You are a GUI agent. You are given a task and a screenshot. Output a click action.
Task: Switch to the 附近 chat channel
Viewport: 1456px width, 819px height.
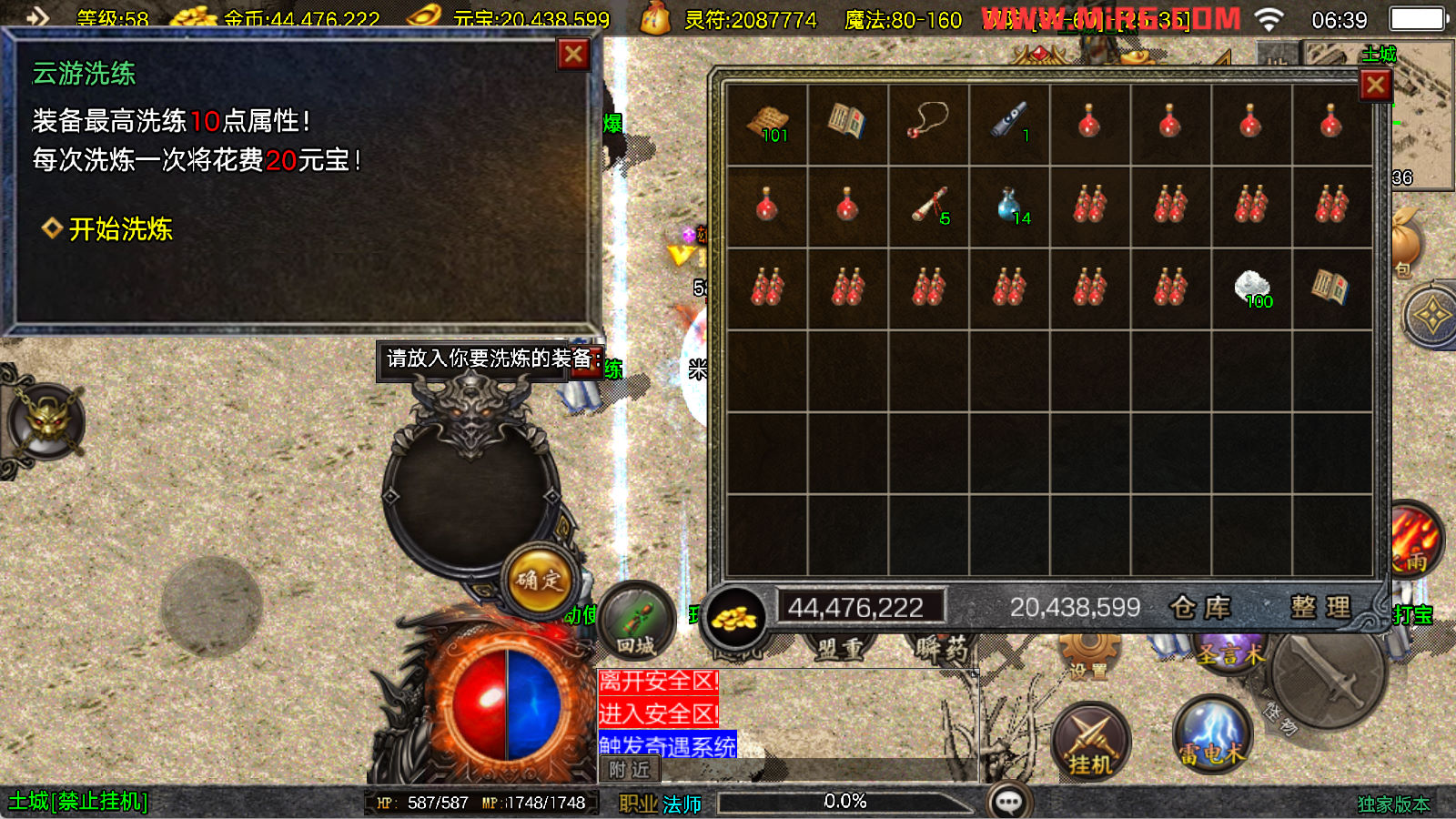point(629,770)
